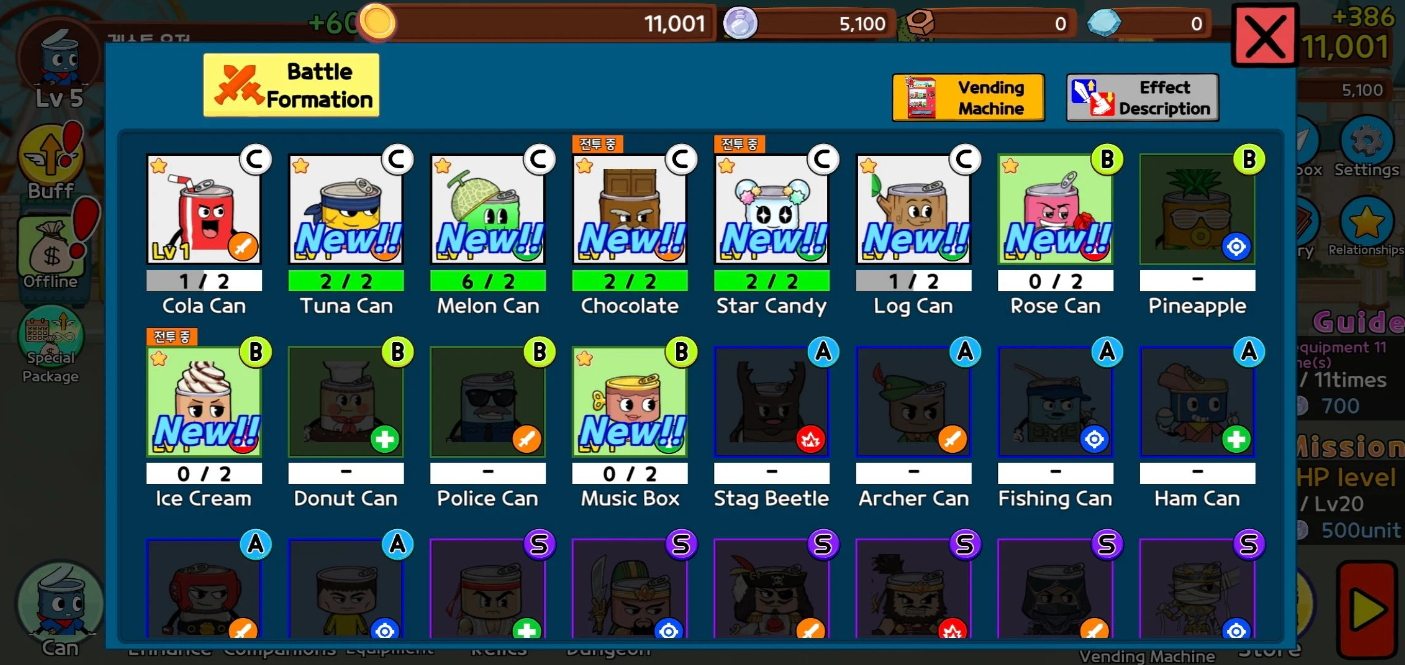This screenshot has width=1405, height=665.
Task: View the locked Stag Beetle card
Action: [x=772, y=401]
